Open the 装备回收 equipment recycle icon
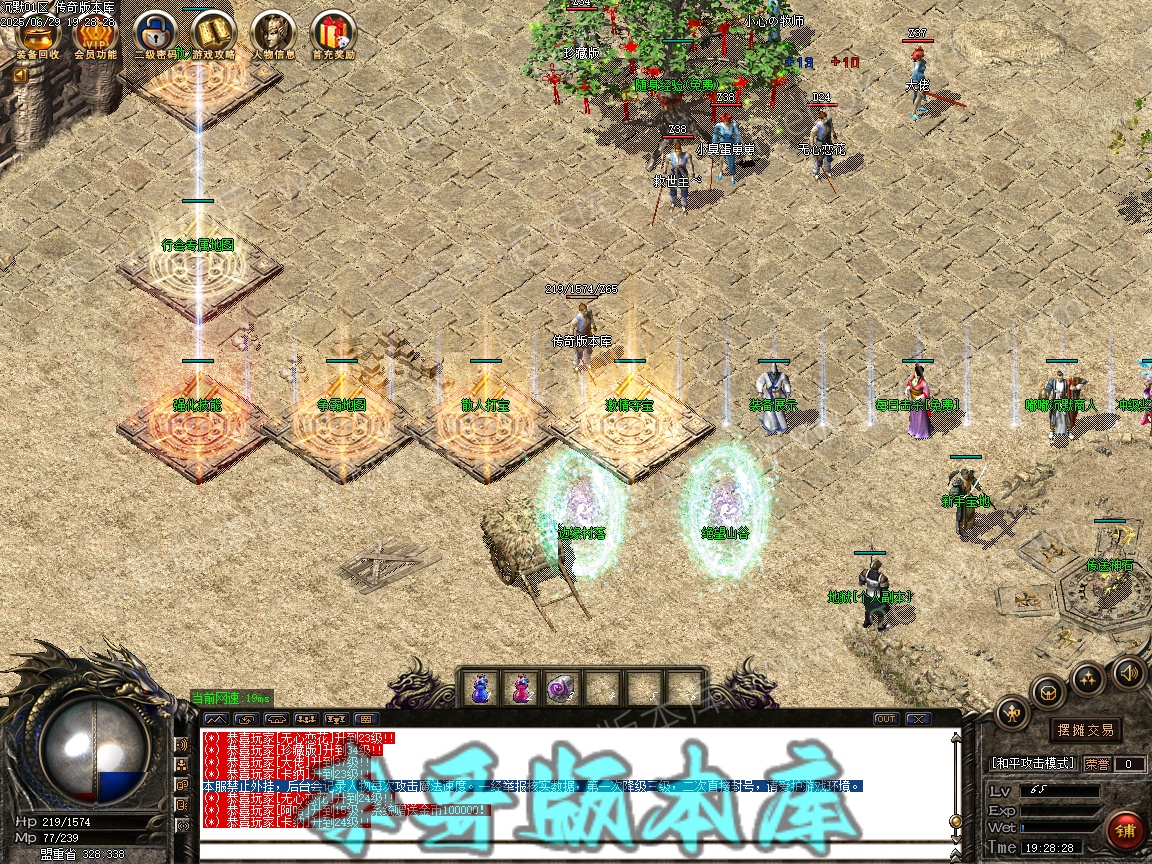 click(x=38, y=34)
